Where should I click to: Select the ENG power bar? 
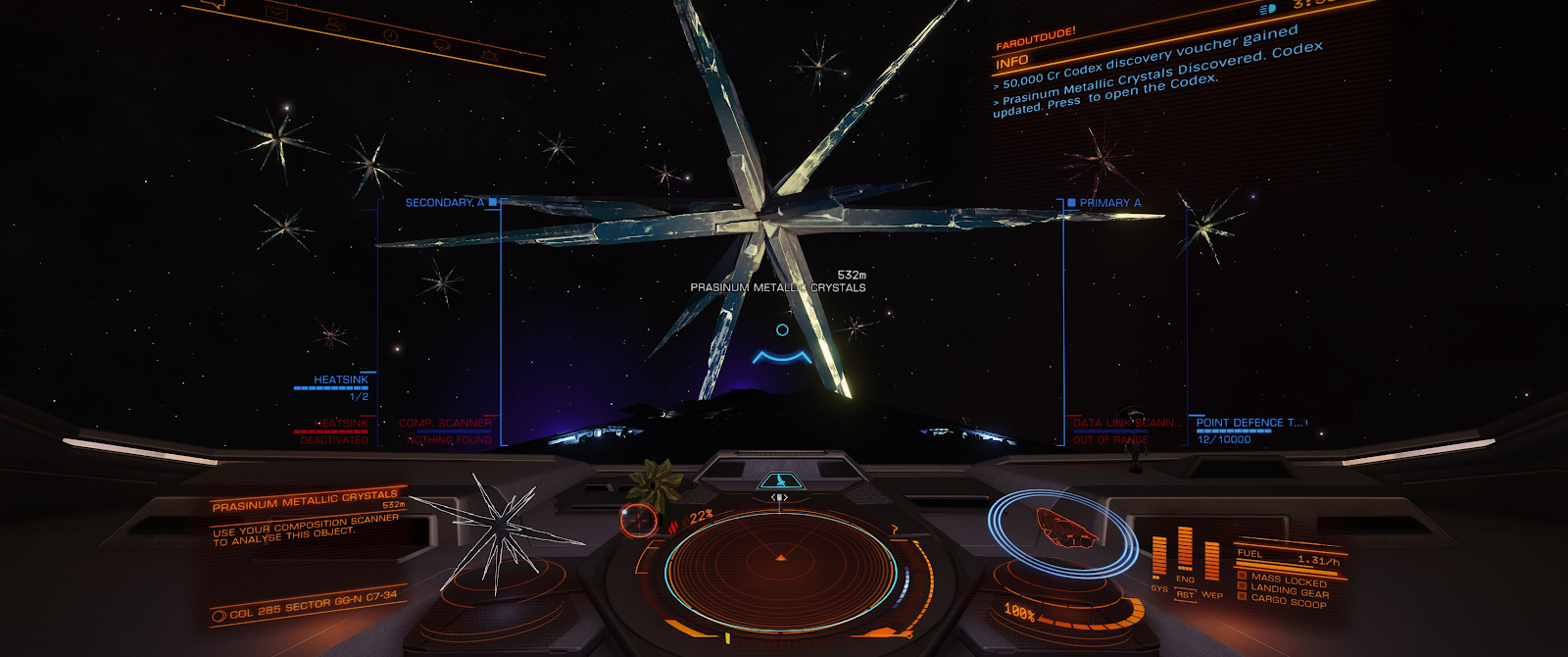tap(1185, 549)
